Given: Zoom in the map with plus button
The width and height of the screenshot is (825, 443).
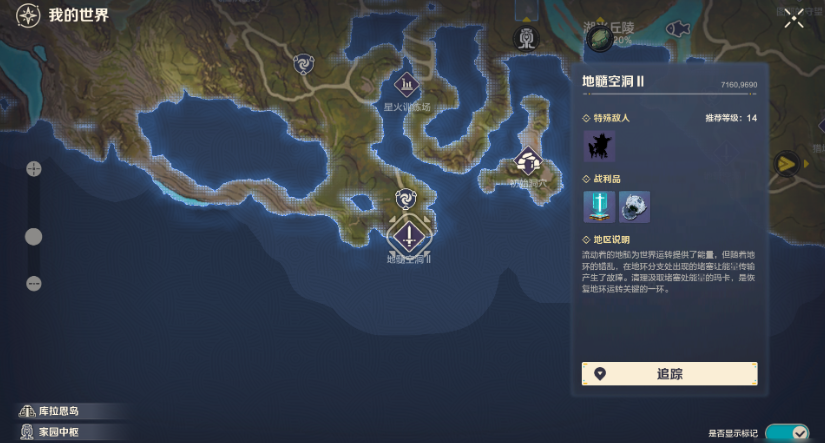Looking at the screenshot, I should 33,169.
